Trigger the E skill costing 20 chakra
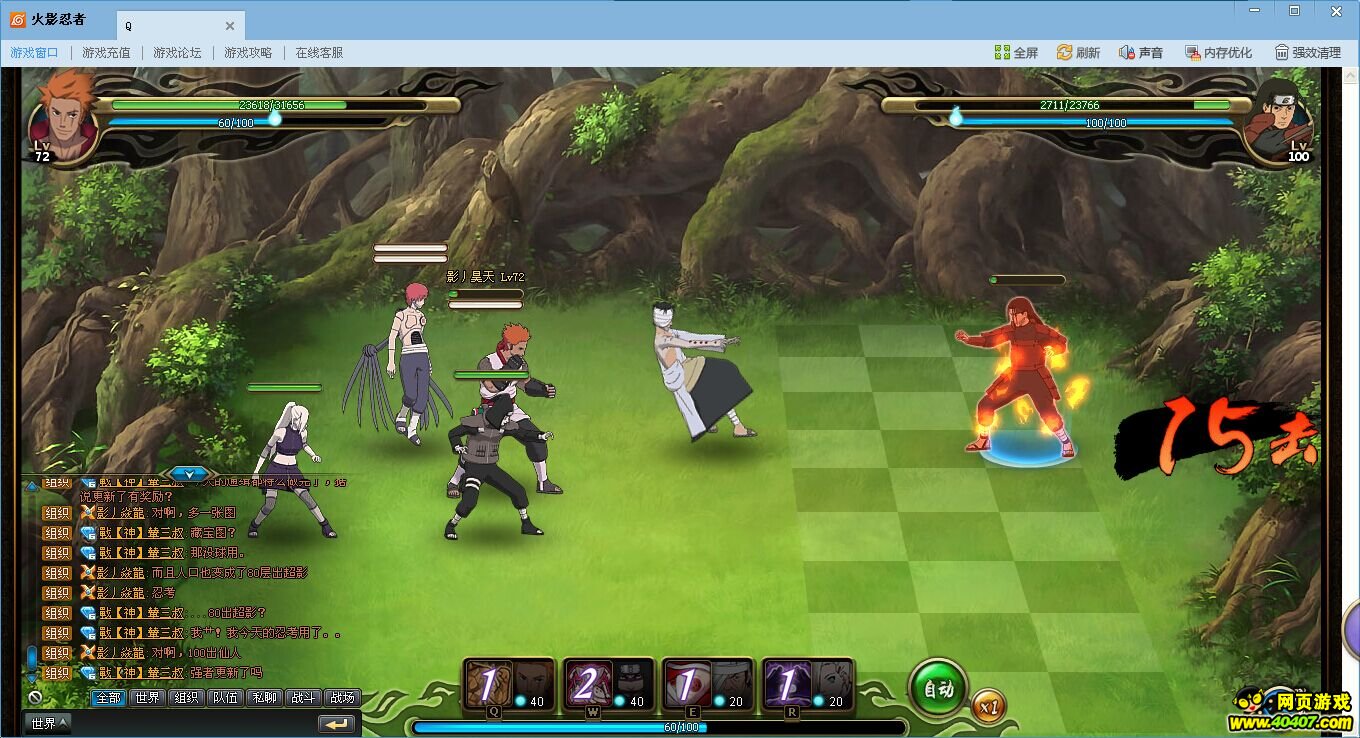The height and width of the screenshot is (738, 1360). coord(707,684)
